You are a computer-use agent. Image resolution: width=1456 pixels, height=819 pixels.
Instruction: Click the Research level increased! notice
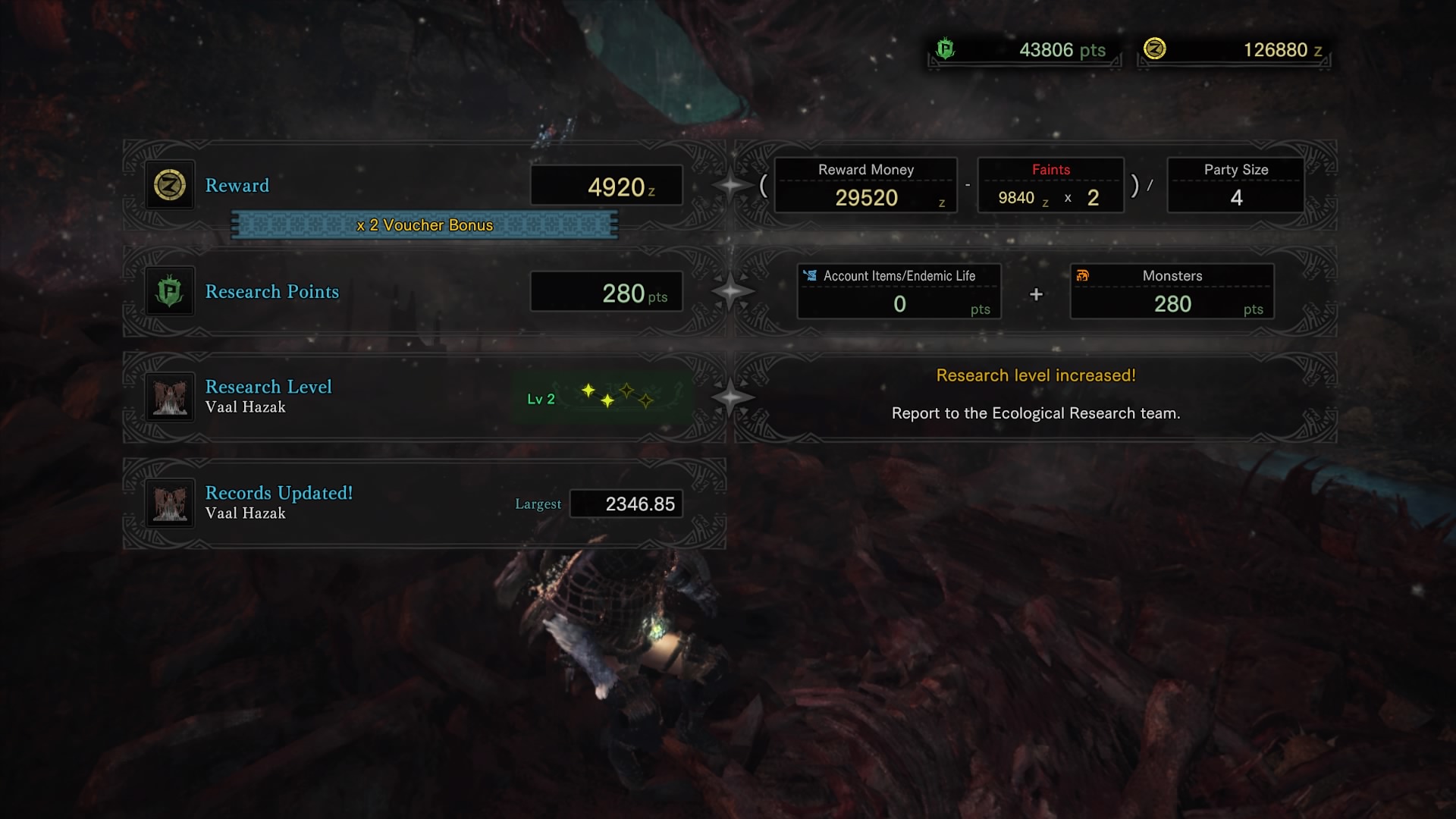[x=1036, y=375]
